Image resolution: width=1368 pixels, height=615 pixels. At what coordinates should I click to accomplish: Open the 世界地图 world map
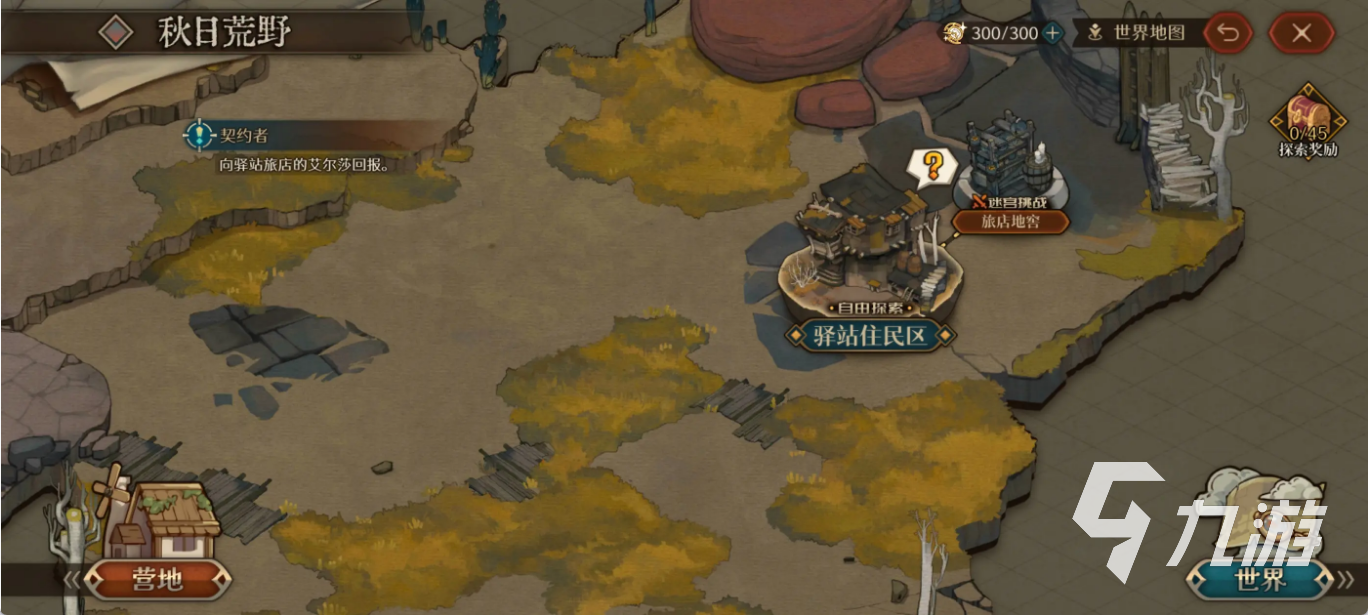click(x=1139, y=33)
